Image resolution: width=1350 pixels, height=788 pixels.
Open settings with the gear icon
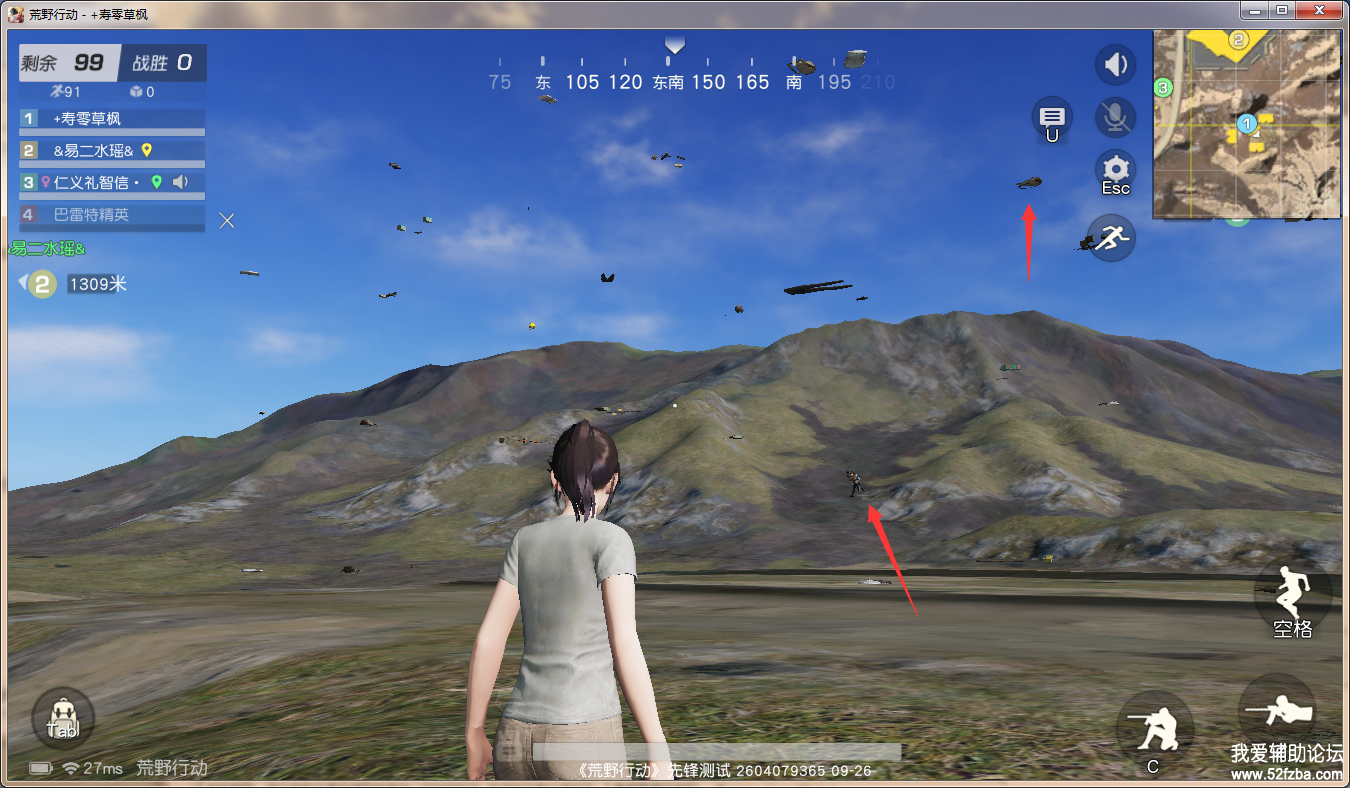(x=1115, y=170)
